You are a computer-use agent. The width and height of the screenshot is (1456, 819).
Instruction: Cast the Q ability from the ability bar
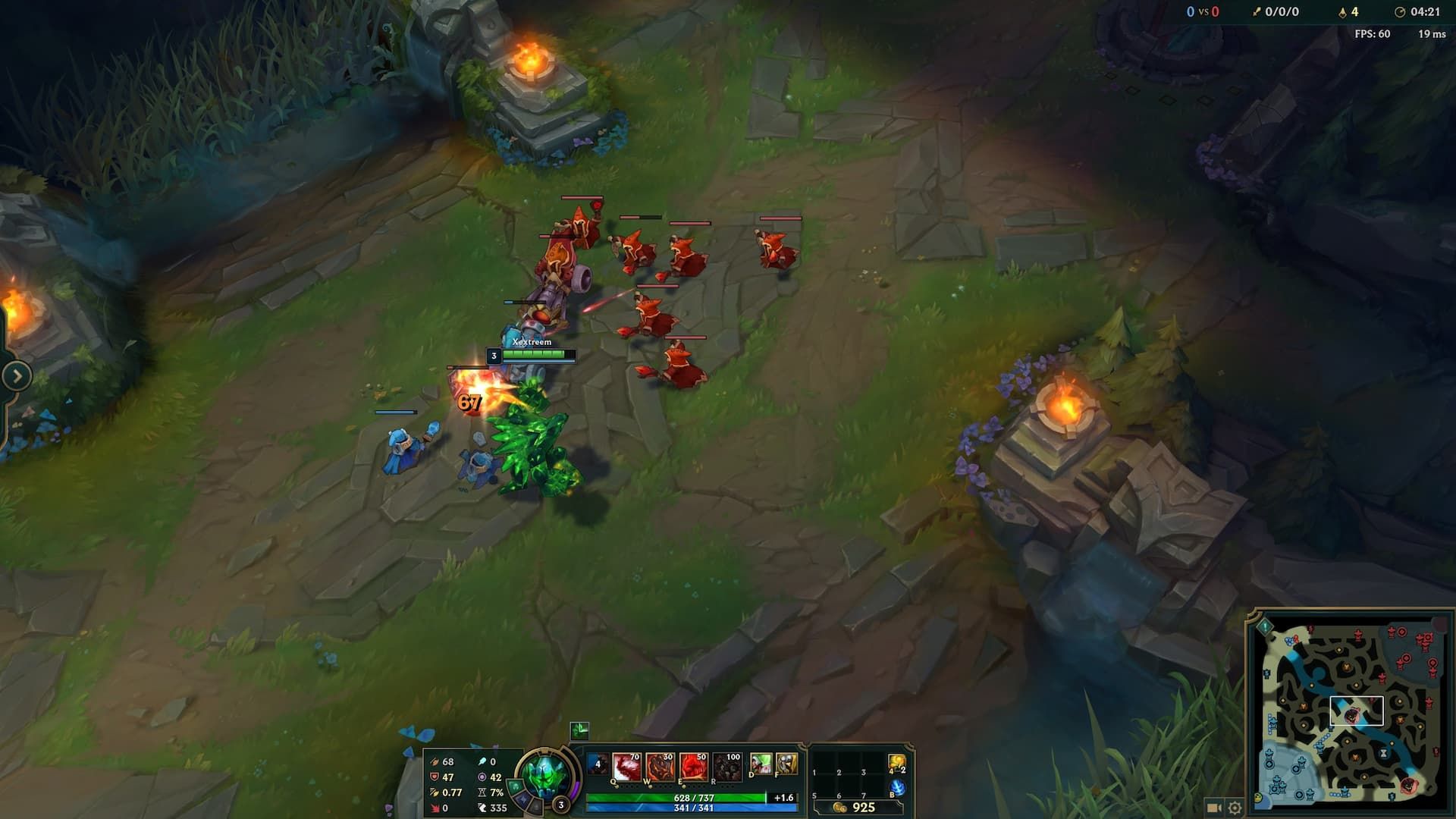pyautogui.click(x=626, y=767)
